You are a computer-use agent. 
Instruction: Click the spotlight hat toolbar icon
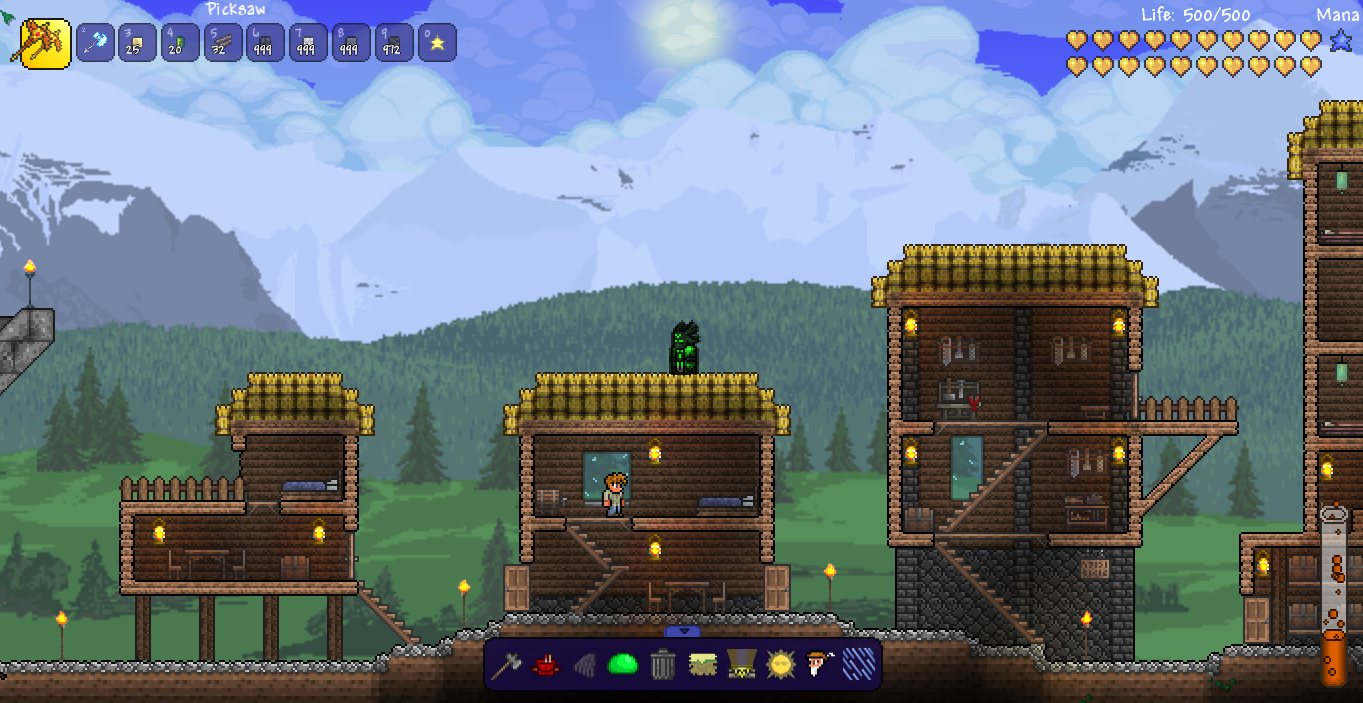coord(741,664)
